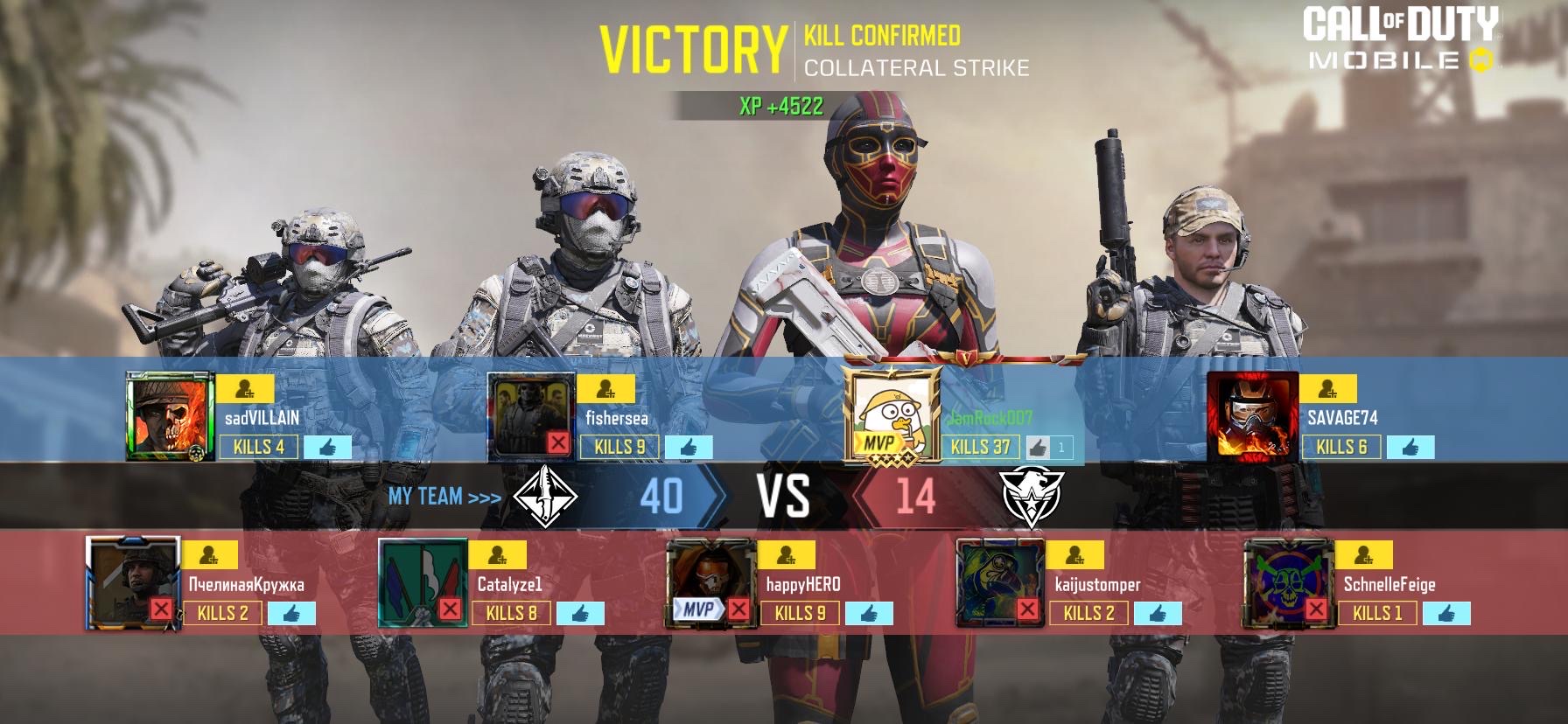Give ПчелинаяКружка a thumbs-up
Viewport: 1568px width, 724px height.
291,614
